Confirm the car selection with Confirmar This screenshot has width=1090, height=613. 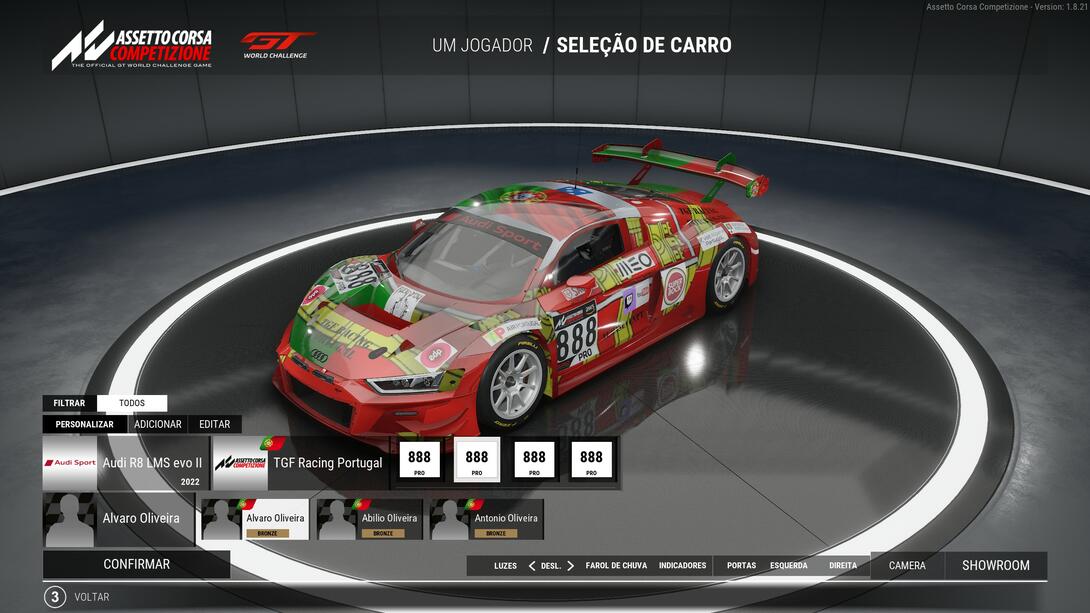click(136, 564)
